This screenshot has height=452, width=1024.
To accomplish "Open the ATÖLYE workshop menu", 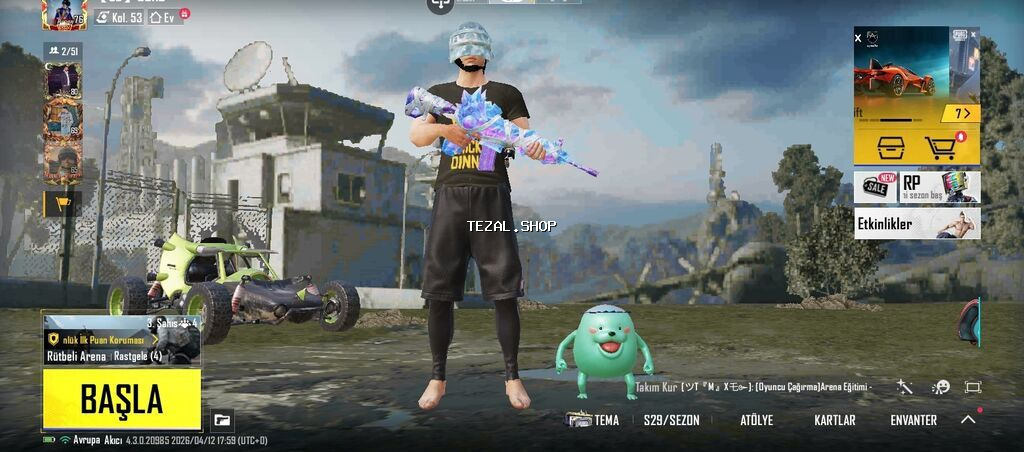I will (756, 421).
